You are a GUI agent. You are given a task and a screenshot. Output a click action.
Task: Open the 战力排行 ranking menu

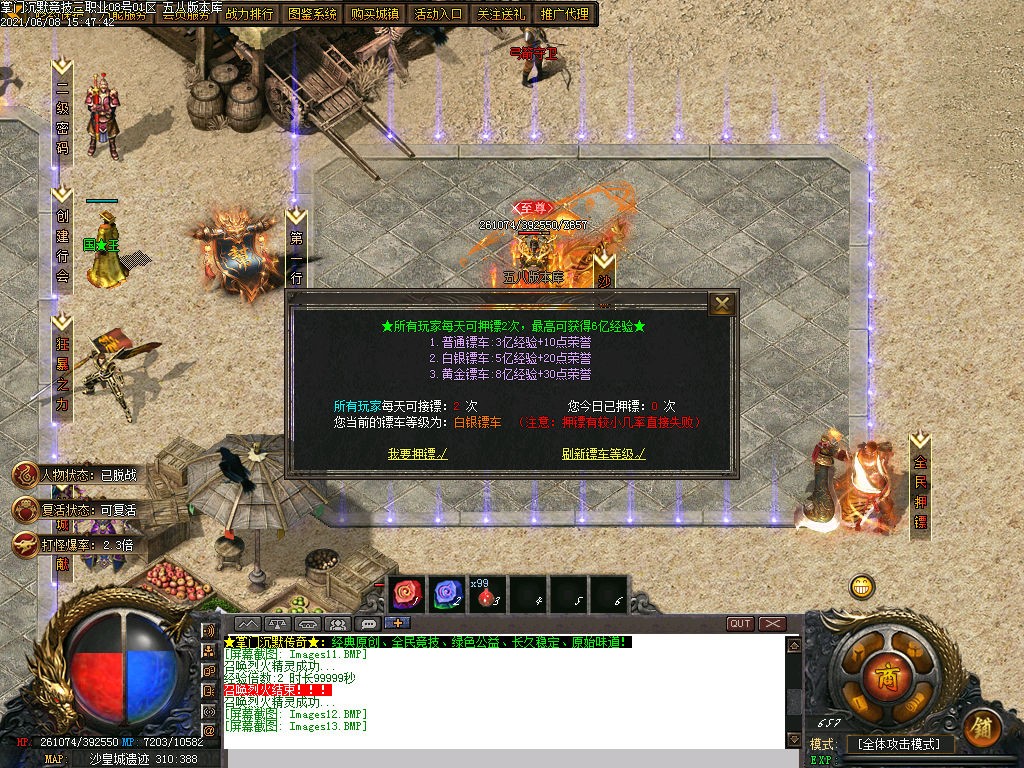click(249, 14)
